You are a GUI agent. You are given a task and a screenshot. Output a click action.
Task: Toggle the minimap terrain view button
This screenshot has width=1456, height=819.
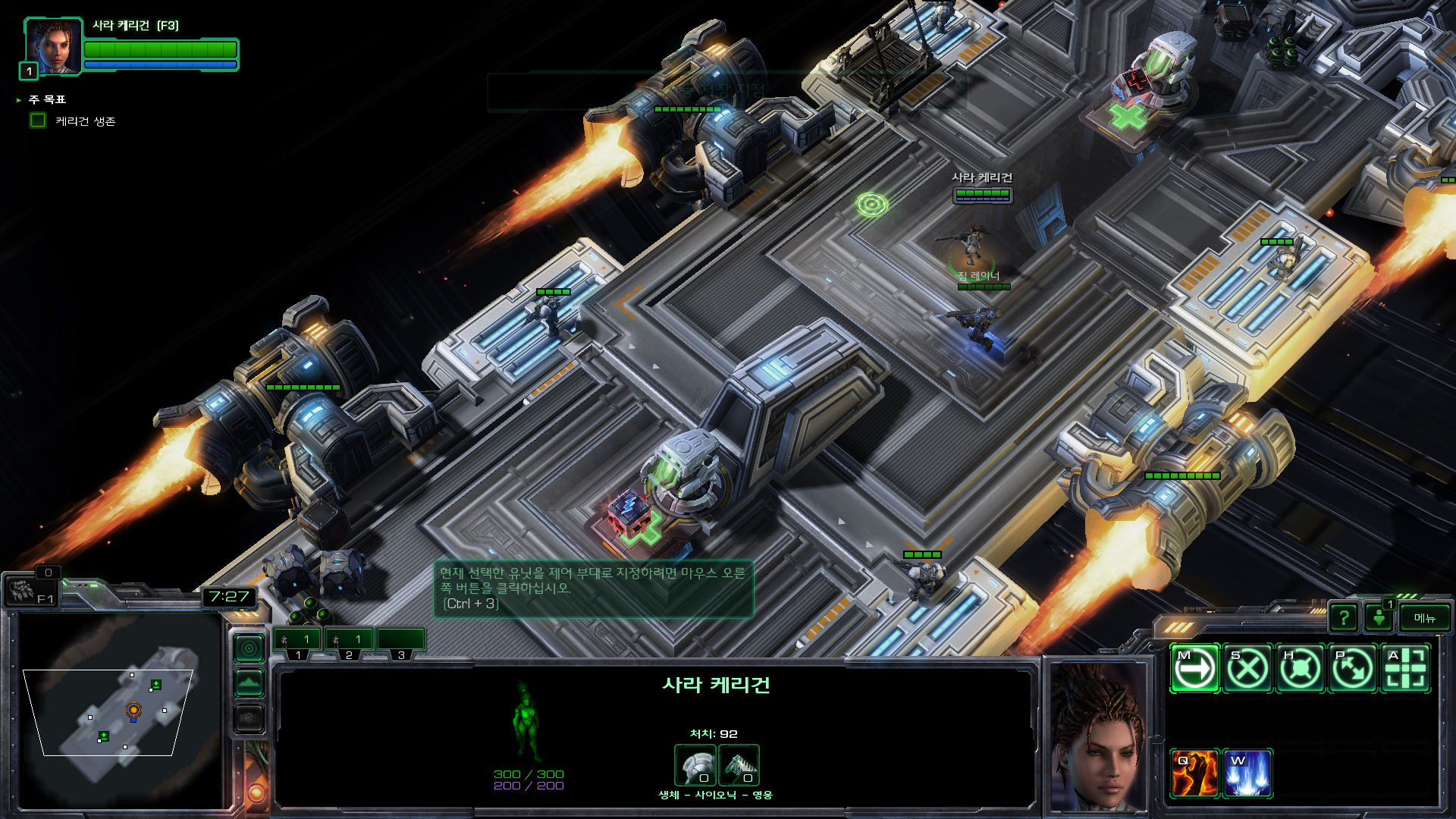(x=249, y=683)
